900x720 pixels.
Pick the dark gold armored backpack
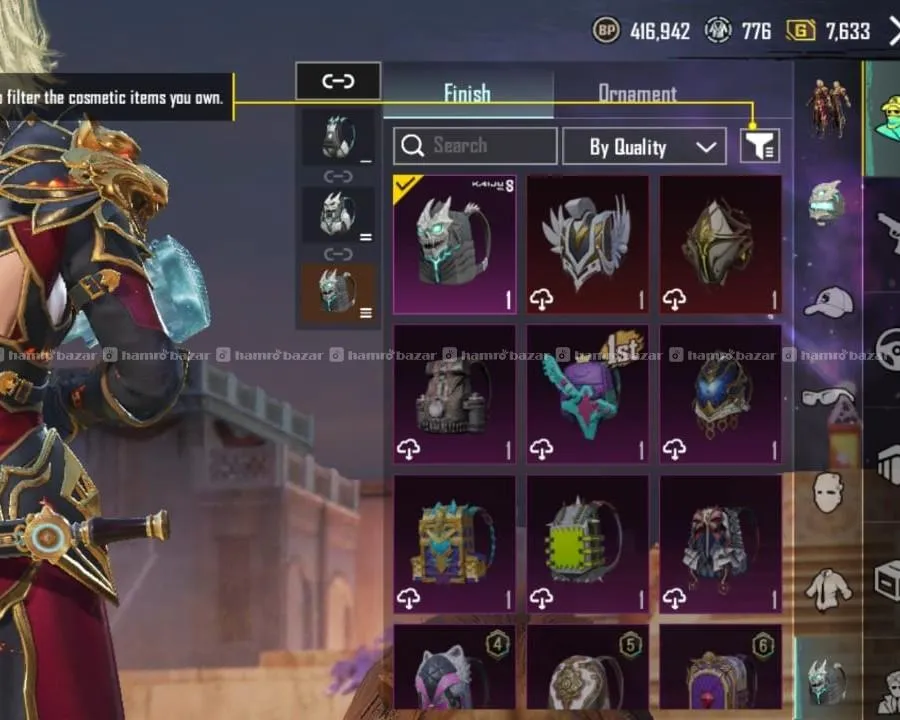[720, 245]
